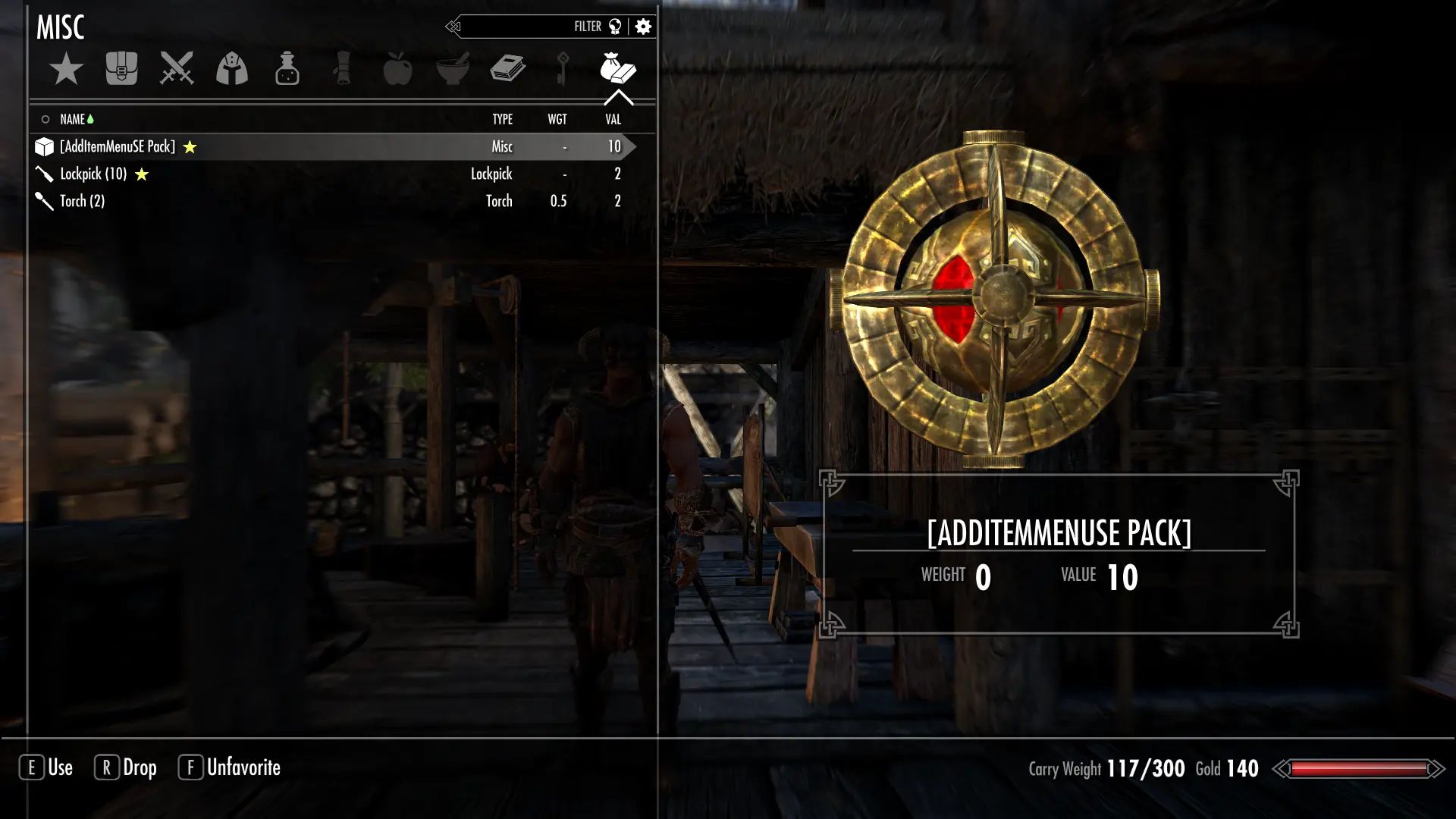The height and width of the screenshot is (819, 1456).
Task: Show the Weapons crossed swords tab
Action: (177, 69)
